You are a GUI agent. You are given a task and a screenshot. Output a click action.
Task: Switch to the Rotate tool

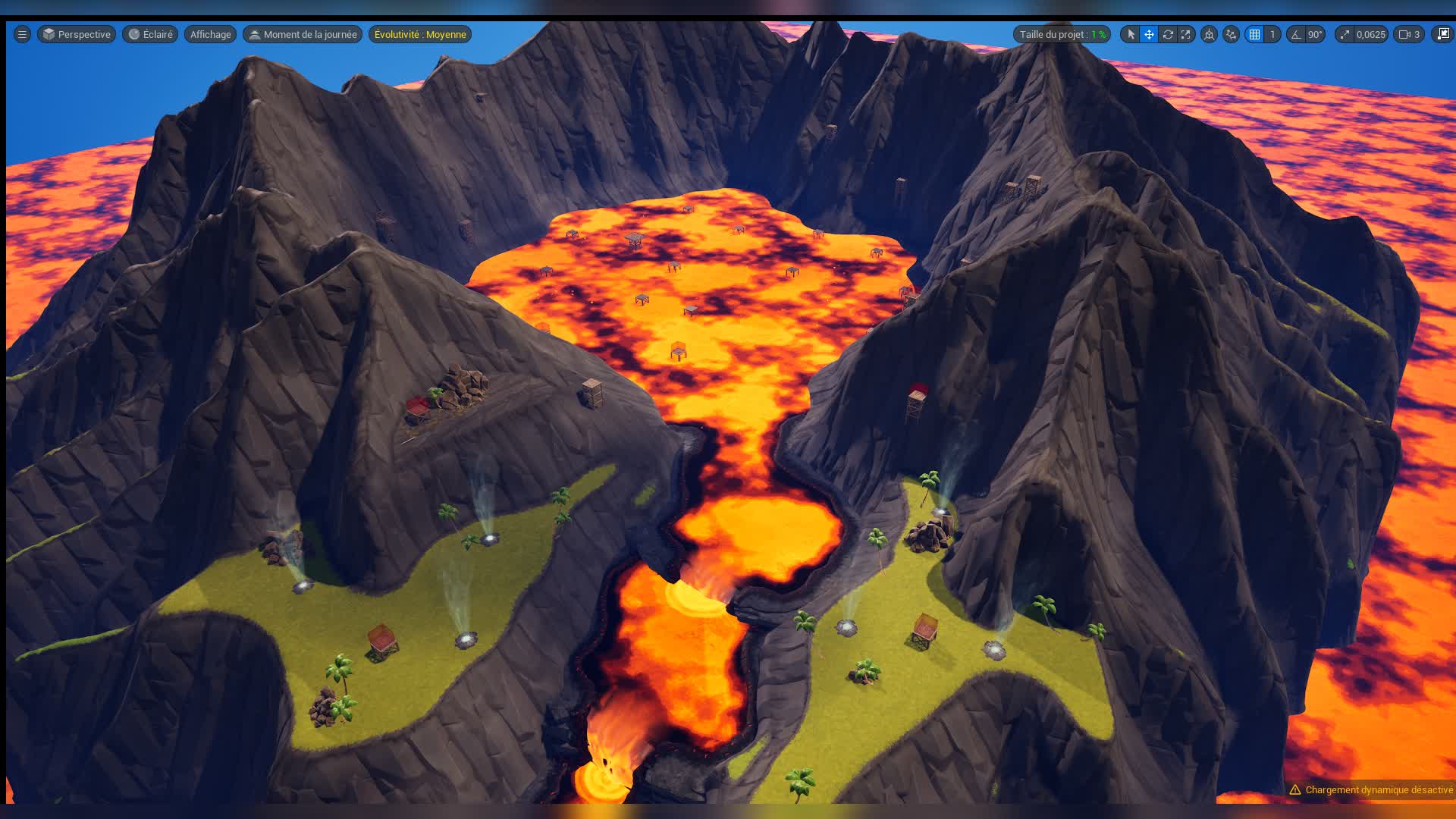[x=1168, y=34]
